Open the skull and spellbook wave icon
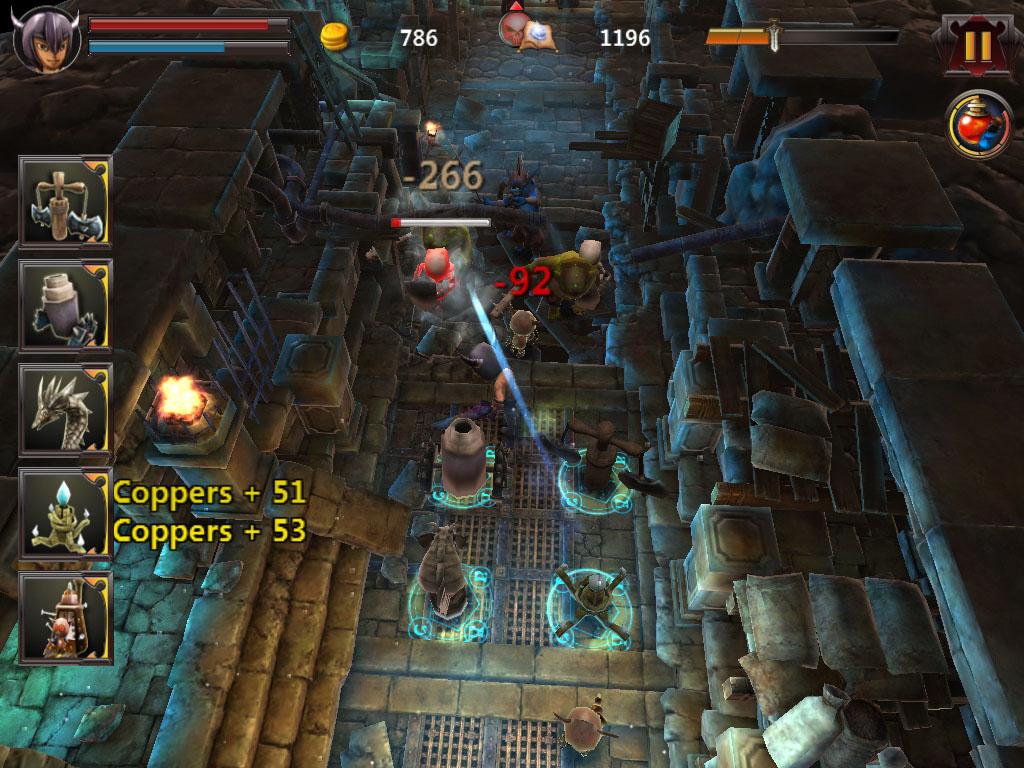This screenshot has width=1024, height=768. tap(528, 32)
